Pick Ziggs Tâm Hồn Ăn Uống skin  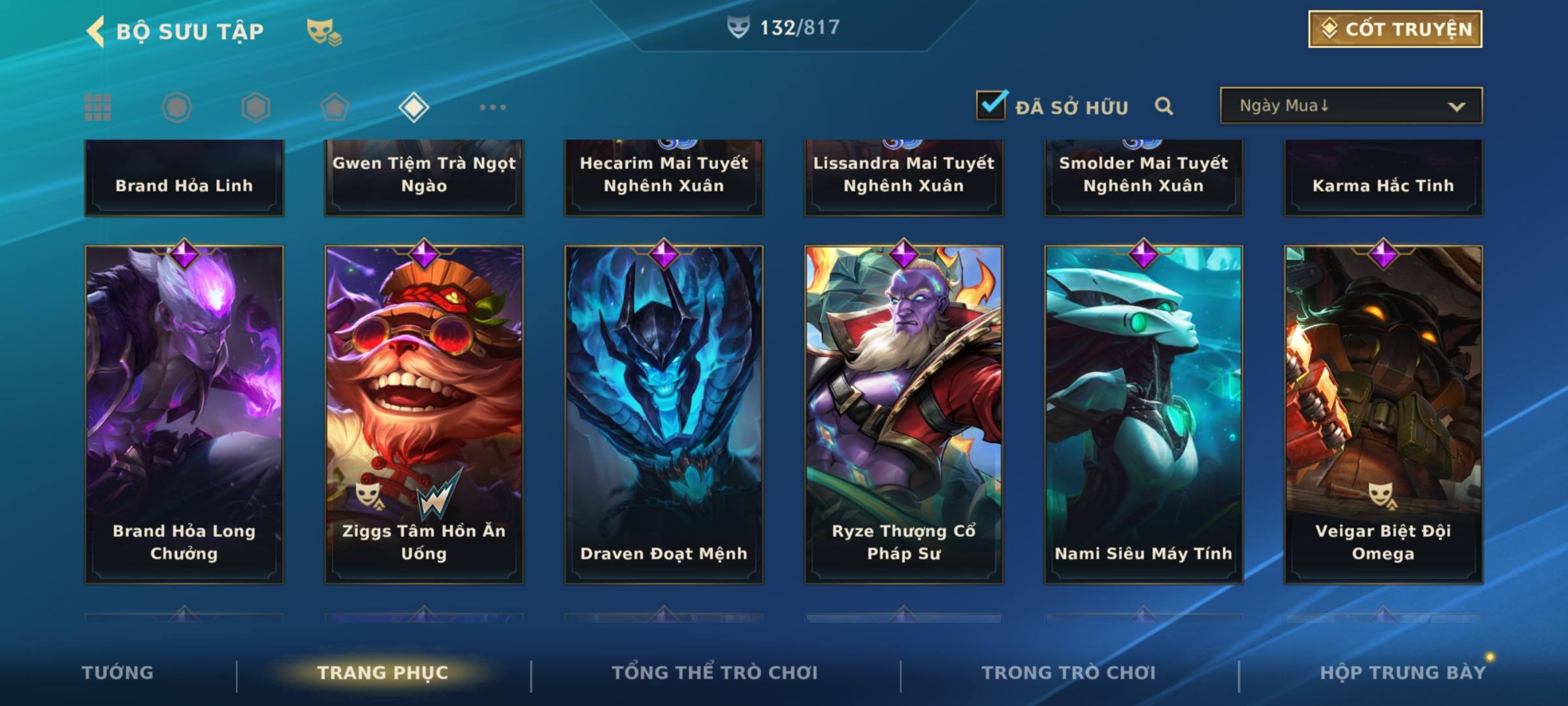424,414
